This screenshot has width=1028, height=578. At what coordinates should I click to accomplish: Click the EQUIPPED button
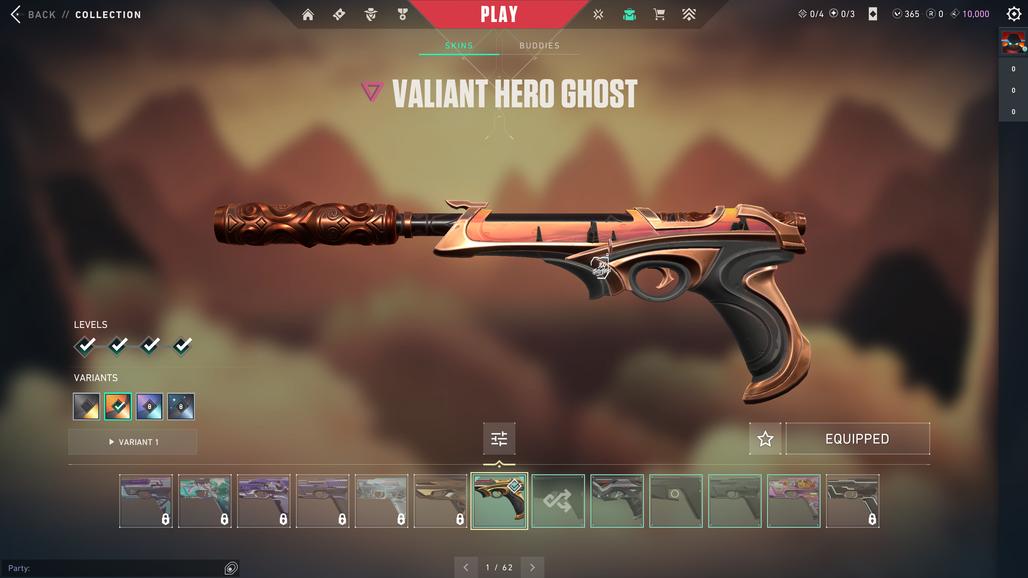(x=857, y=439)
